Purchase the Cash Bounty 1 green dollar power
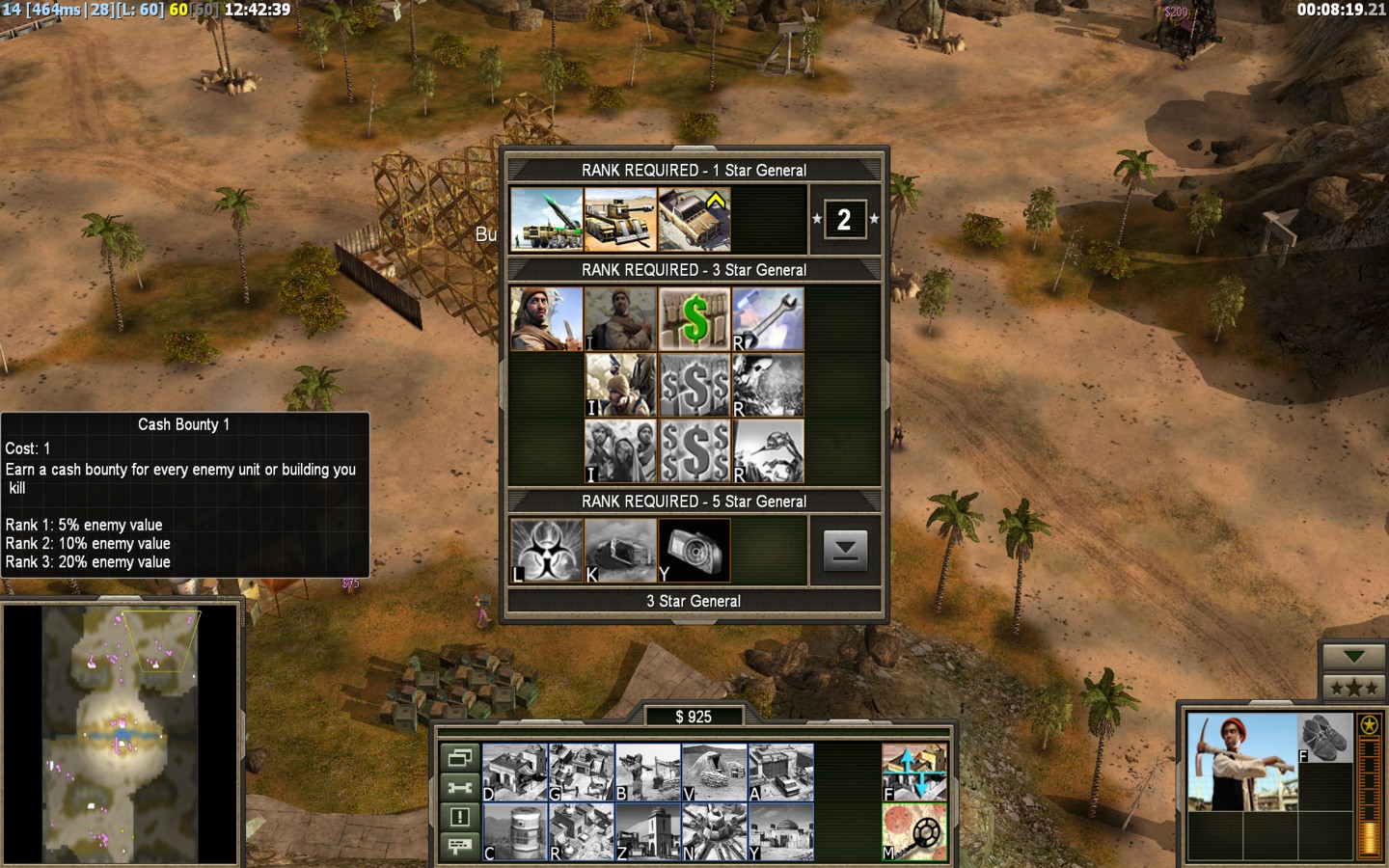The image size is (1389, 868). (694, 319)
